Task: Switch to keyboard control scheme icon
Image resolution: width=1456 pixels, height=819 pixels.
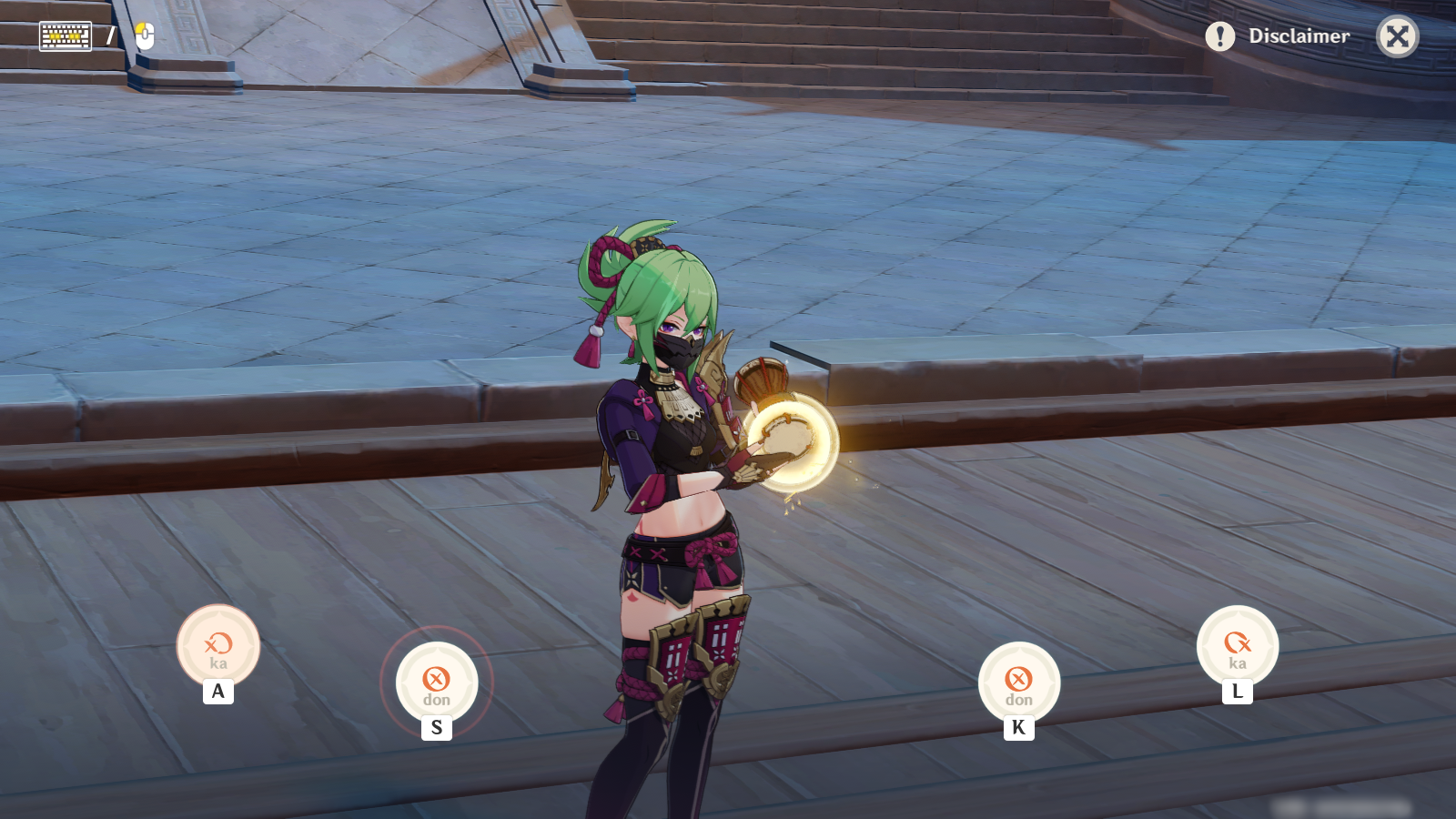Action: pyautogui.click(x=66, y=36)
